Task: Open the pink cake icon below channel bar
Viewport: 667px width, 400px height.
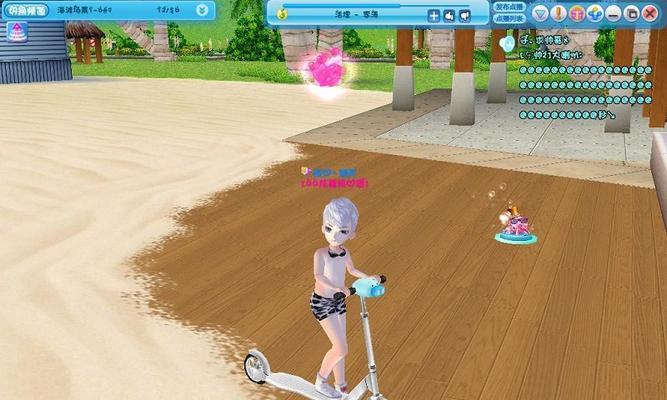Action: coord(20,31)
